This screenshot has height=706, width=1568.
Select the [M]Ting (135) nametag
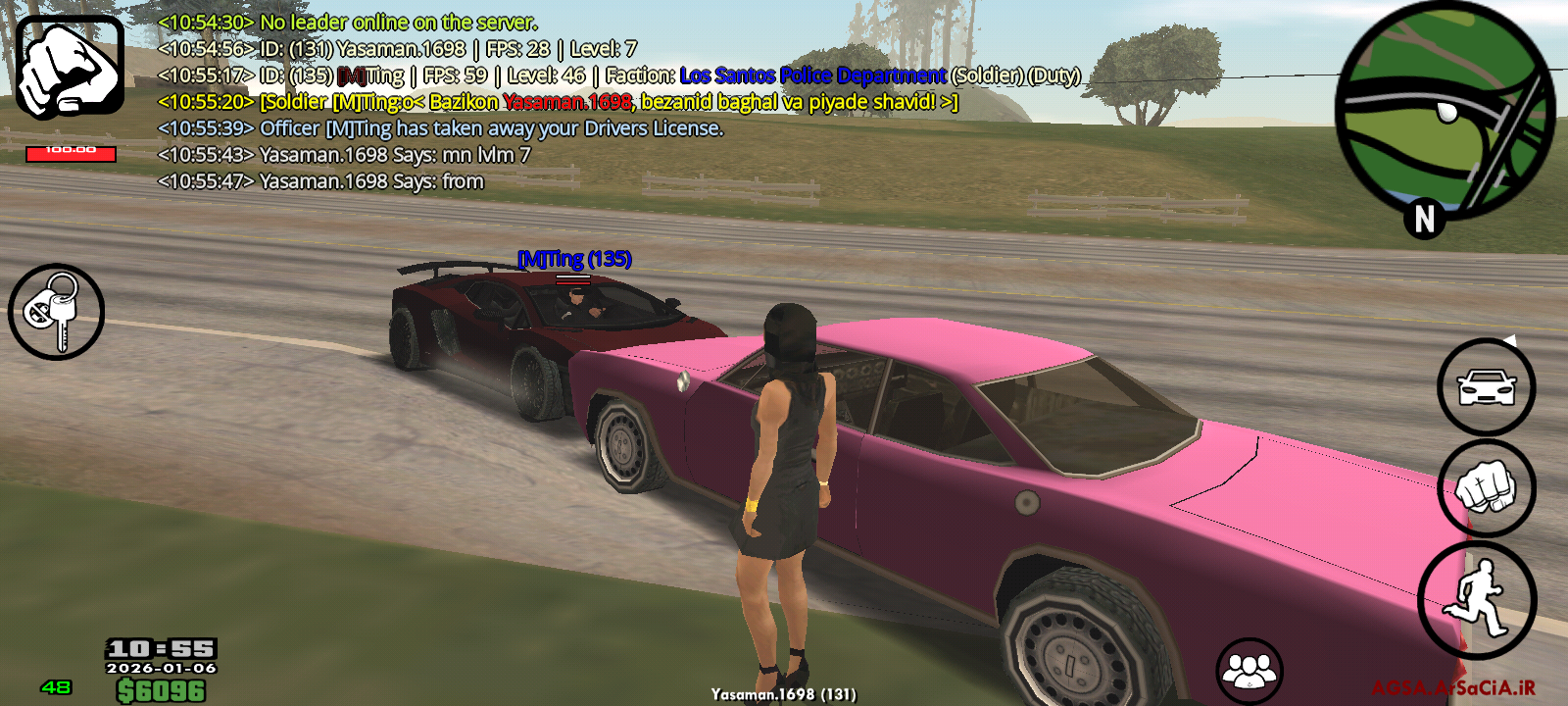click(x=573, y=261)
